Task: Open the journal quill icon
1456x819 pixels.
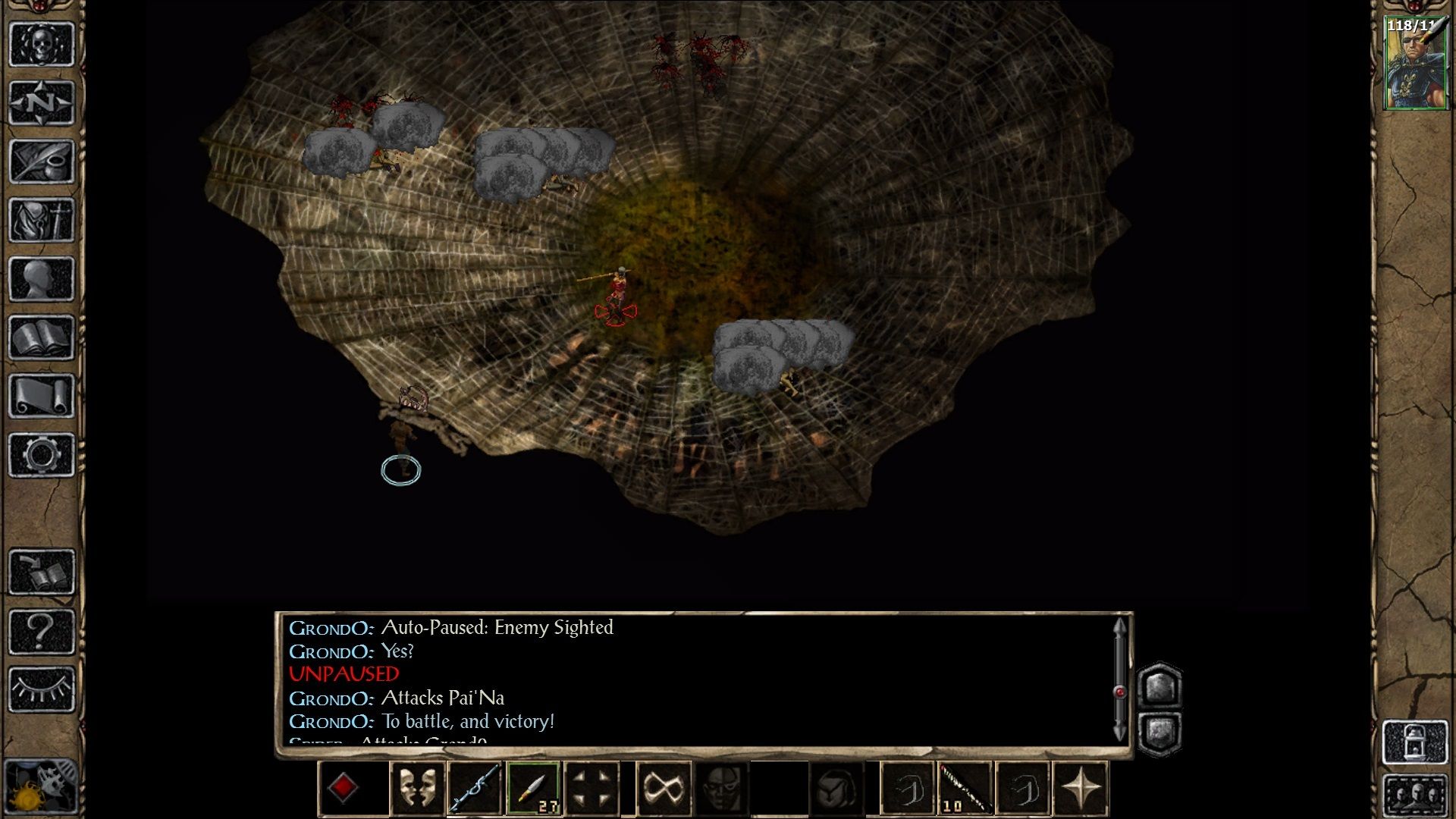Action: (42, 161)
